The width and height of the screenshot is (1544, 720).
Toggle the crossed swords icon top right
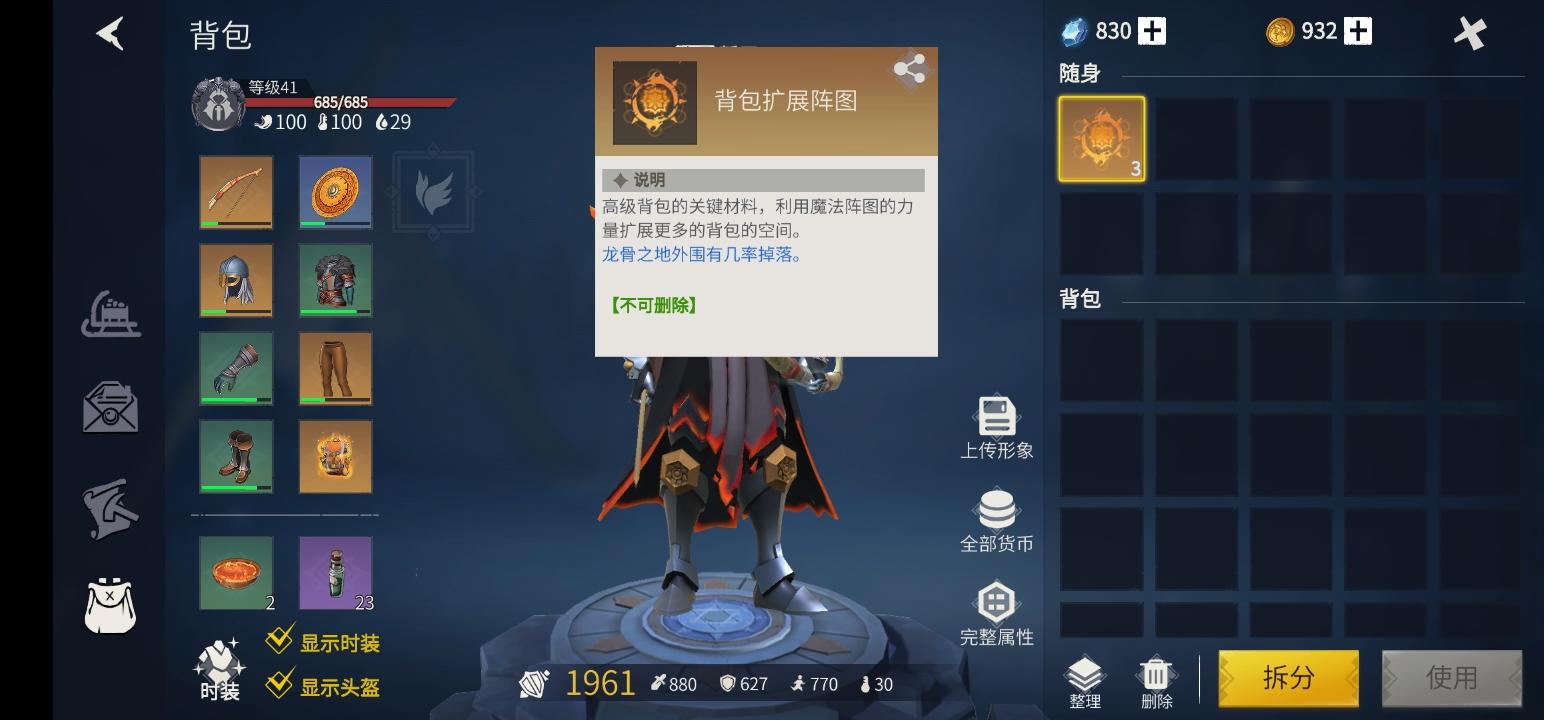[x=1470, y=31]
